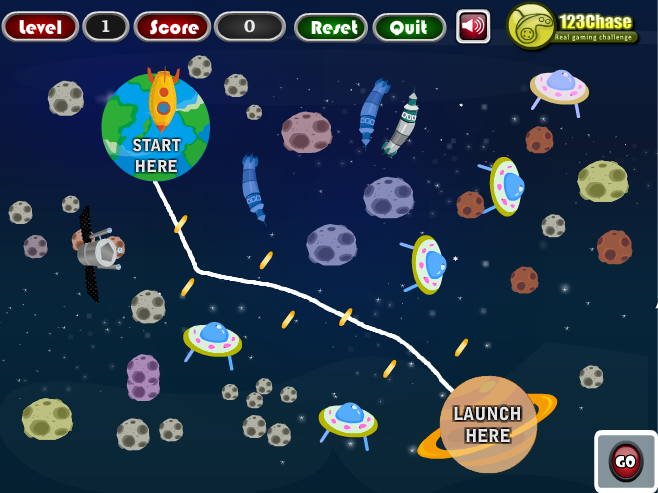The height and width of the screenshot is (493, 658).
Task: Hit the red GO button
Action: coord(626,461)
